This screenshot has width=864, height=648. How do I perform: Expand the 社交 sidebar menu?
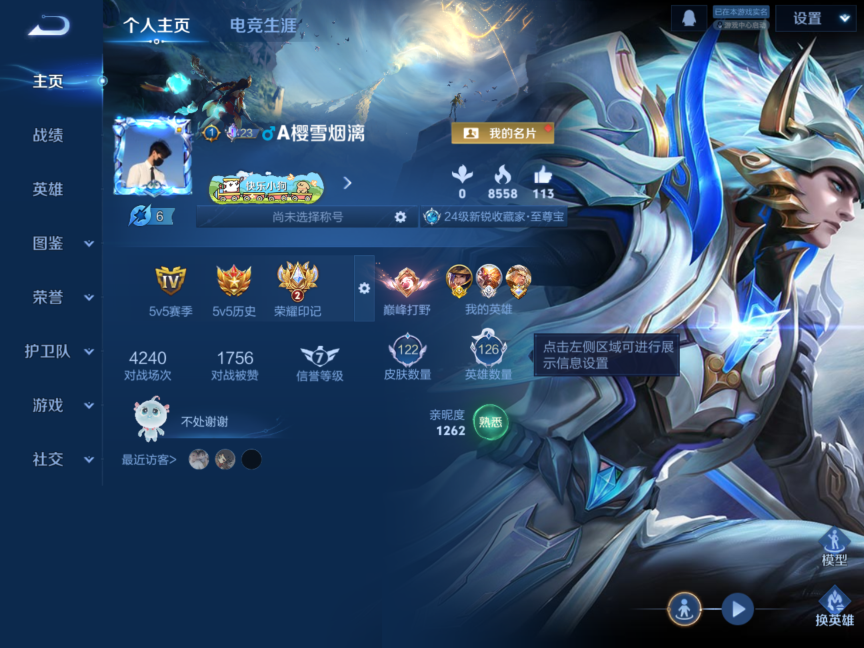point(60,459)
